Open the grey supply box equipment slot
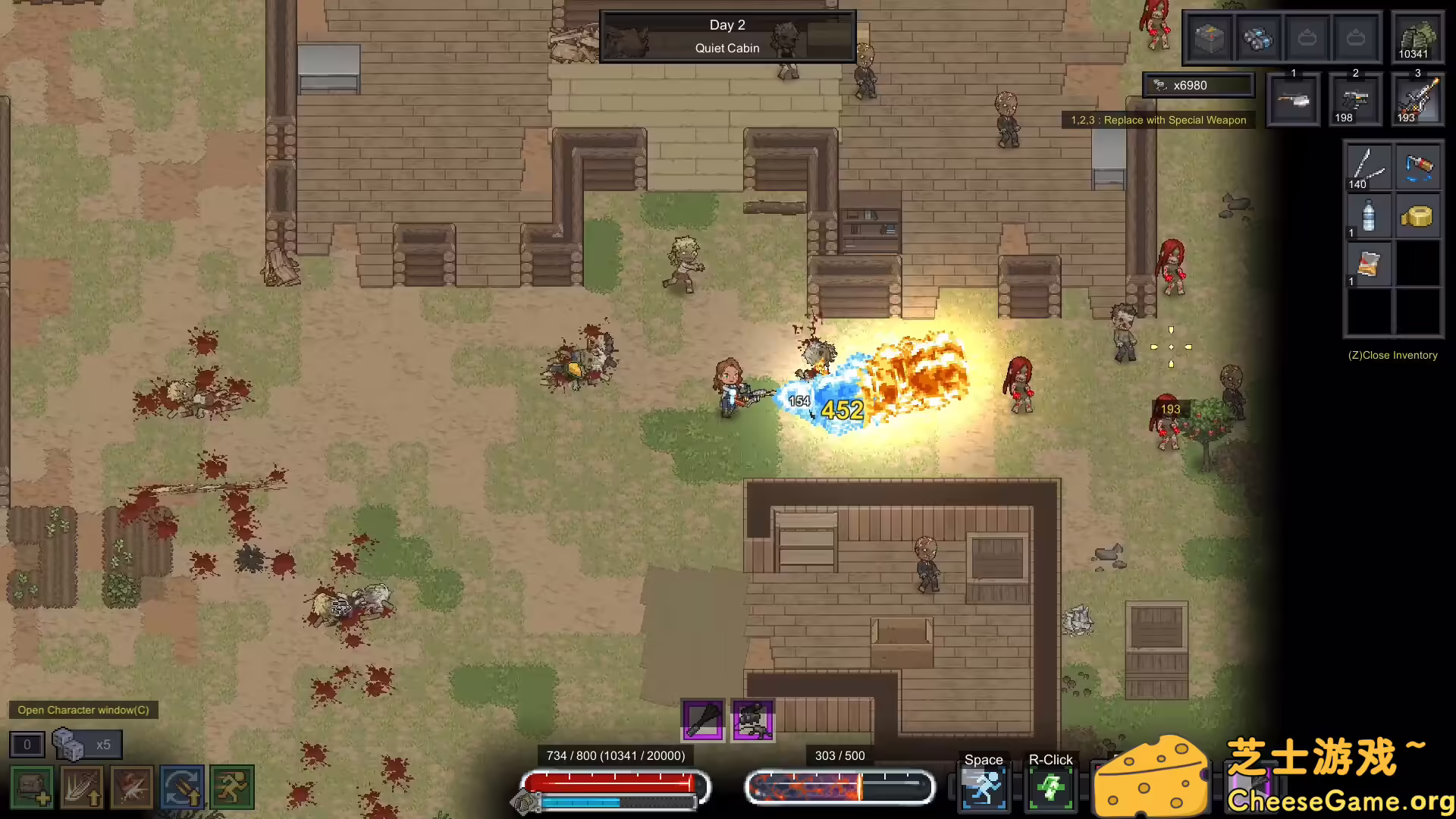This screenshot has height=819, width=1456. tap(1210, 37)
